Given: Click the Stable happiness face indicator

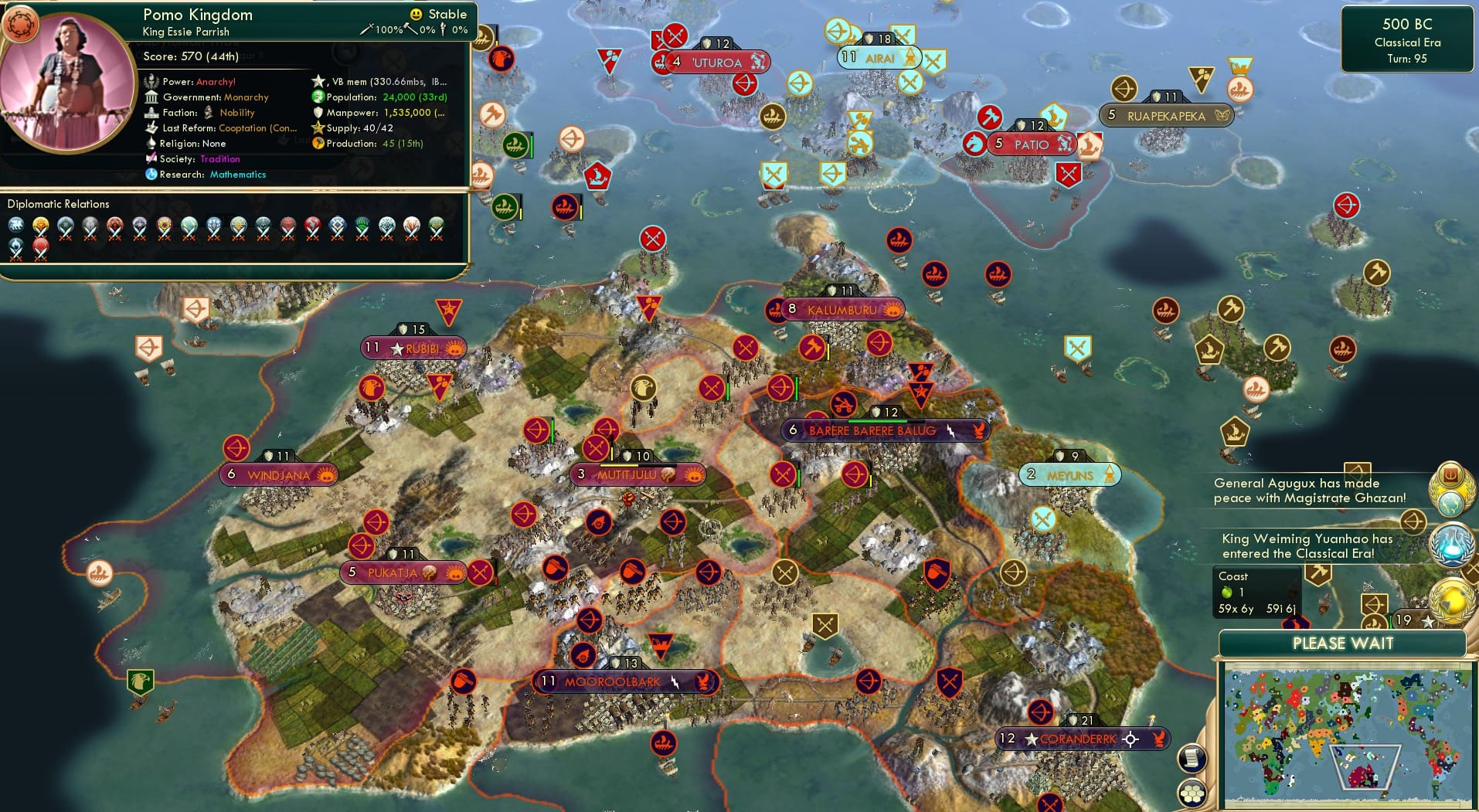Looking at the screenshot, I should pos(415,14).
